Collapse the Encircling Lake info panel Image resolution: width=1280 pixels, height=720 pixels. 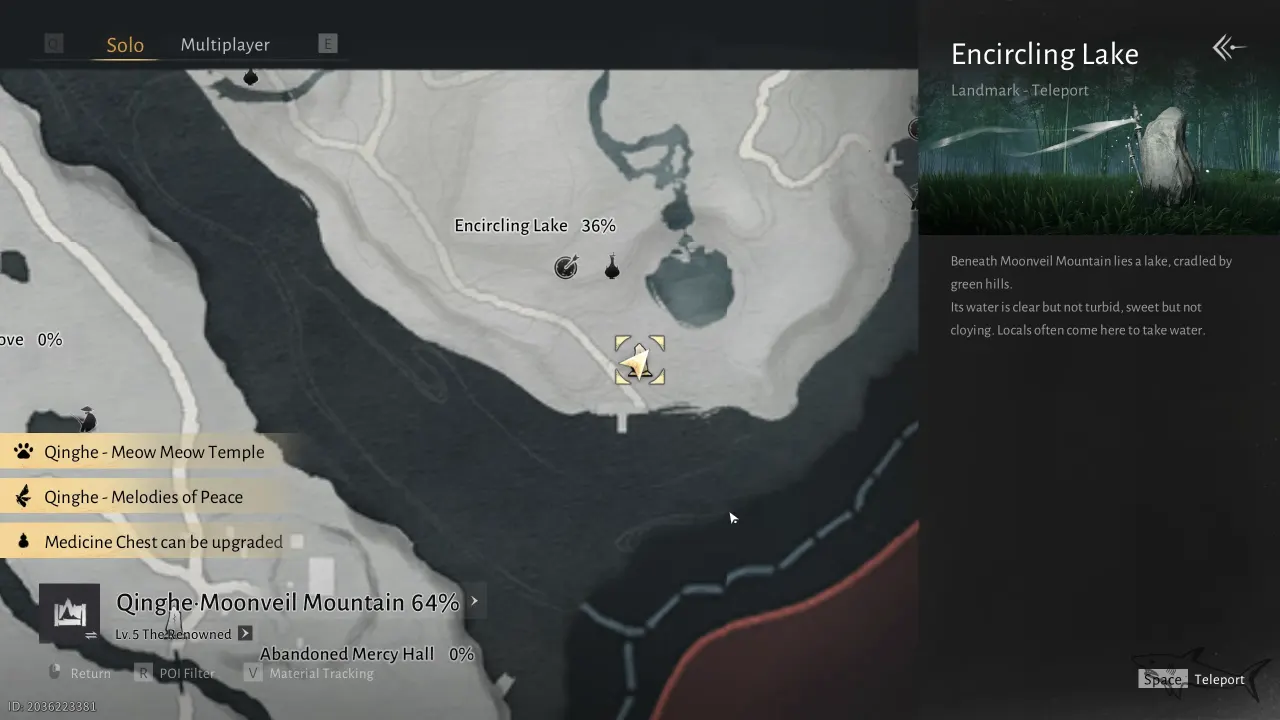pos(1228,46)
